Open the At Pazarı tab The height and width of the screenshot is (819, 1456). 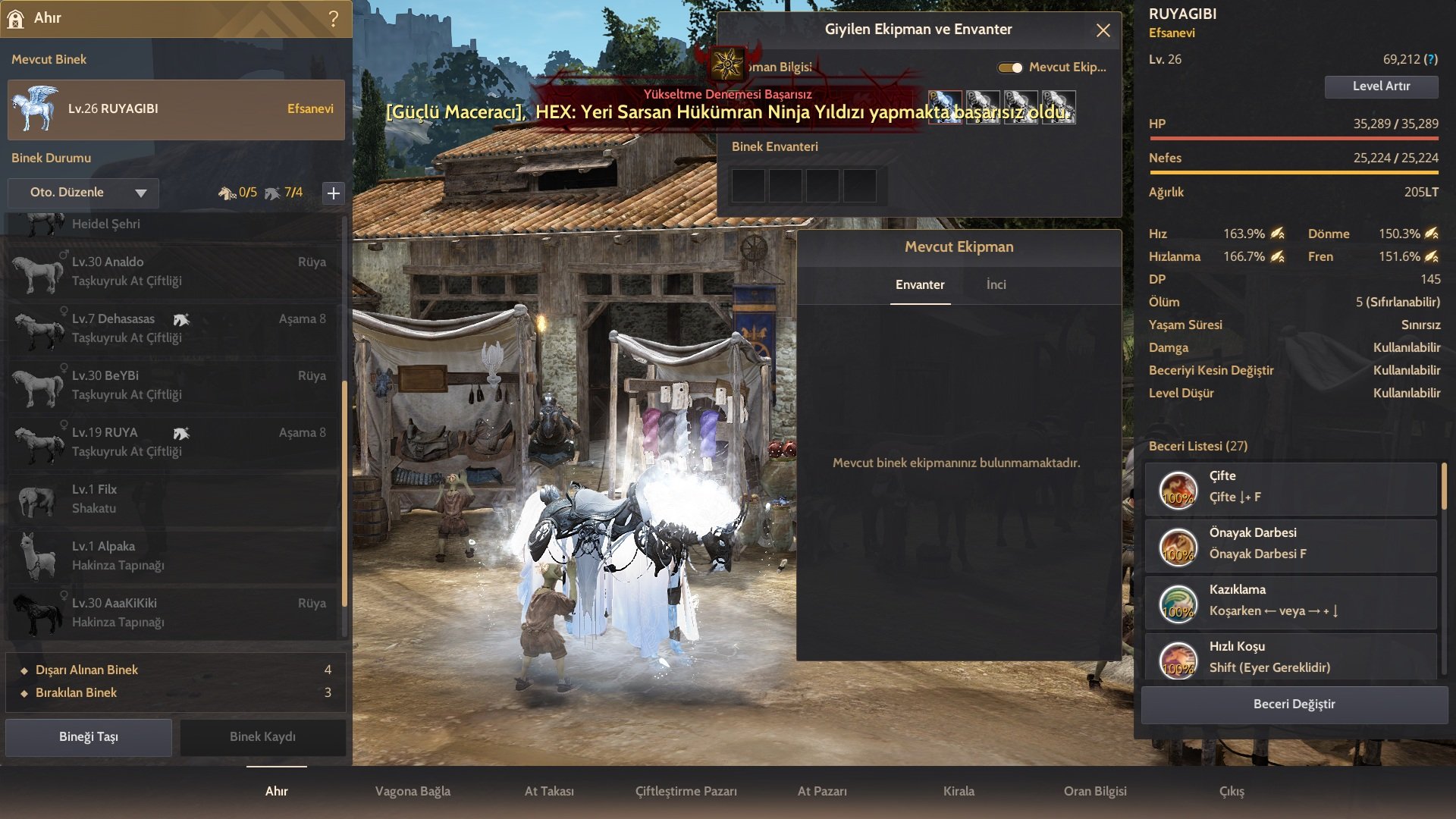(822, 792)
